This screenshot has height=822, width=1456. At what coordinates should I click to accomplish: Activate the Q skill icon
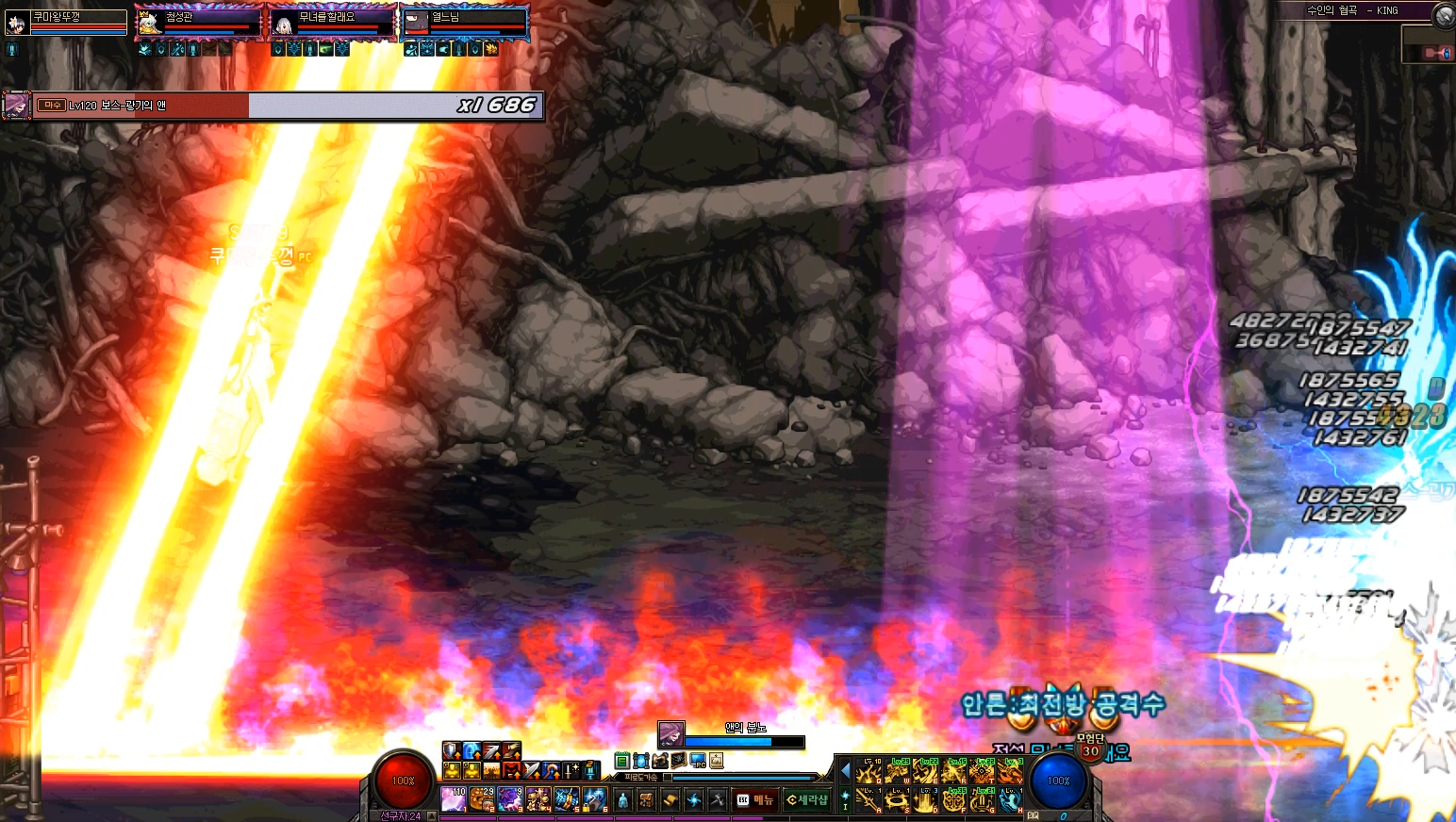pyautogui.click(x=869, y=772)
